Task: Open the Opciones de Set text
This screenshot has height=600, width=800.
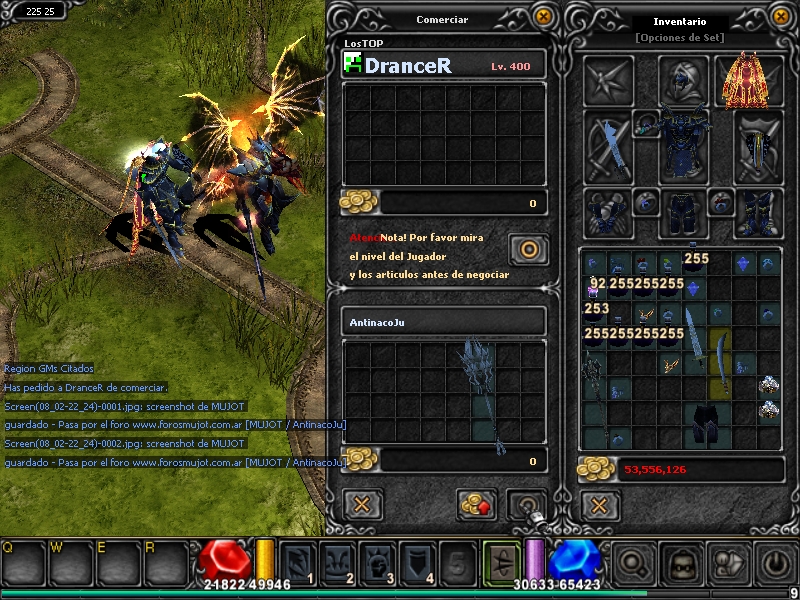Action: pyautogui.click(x=680, y=38)
